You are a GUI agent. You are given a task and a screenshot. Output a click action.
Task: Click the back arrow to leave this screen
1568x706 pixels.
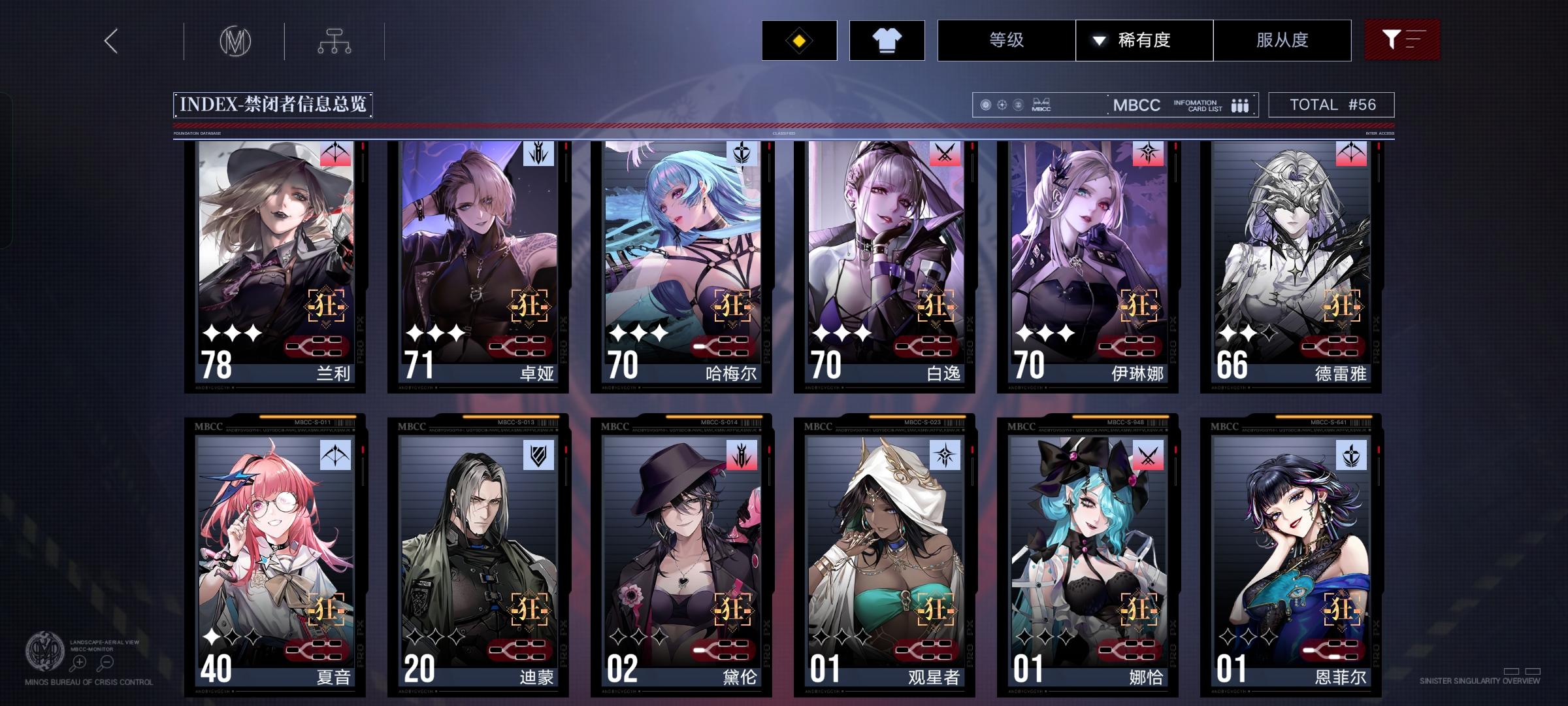pyautogui.click(x=110, y=41)
